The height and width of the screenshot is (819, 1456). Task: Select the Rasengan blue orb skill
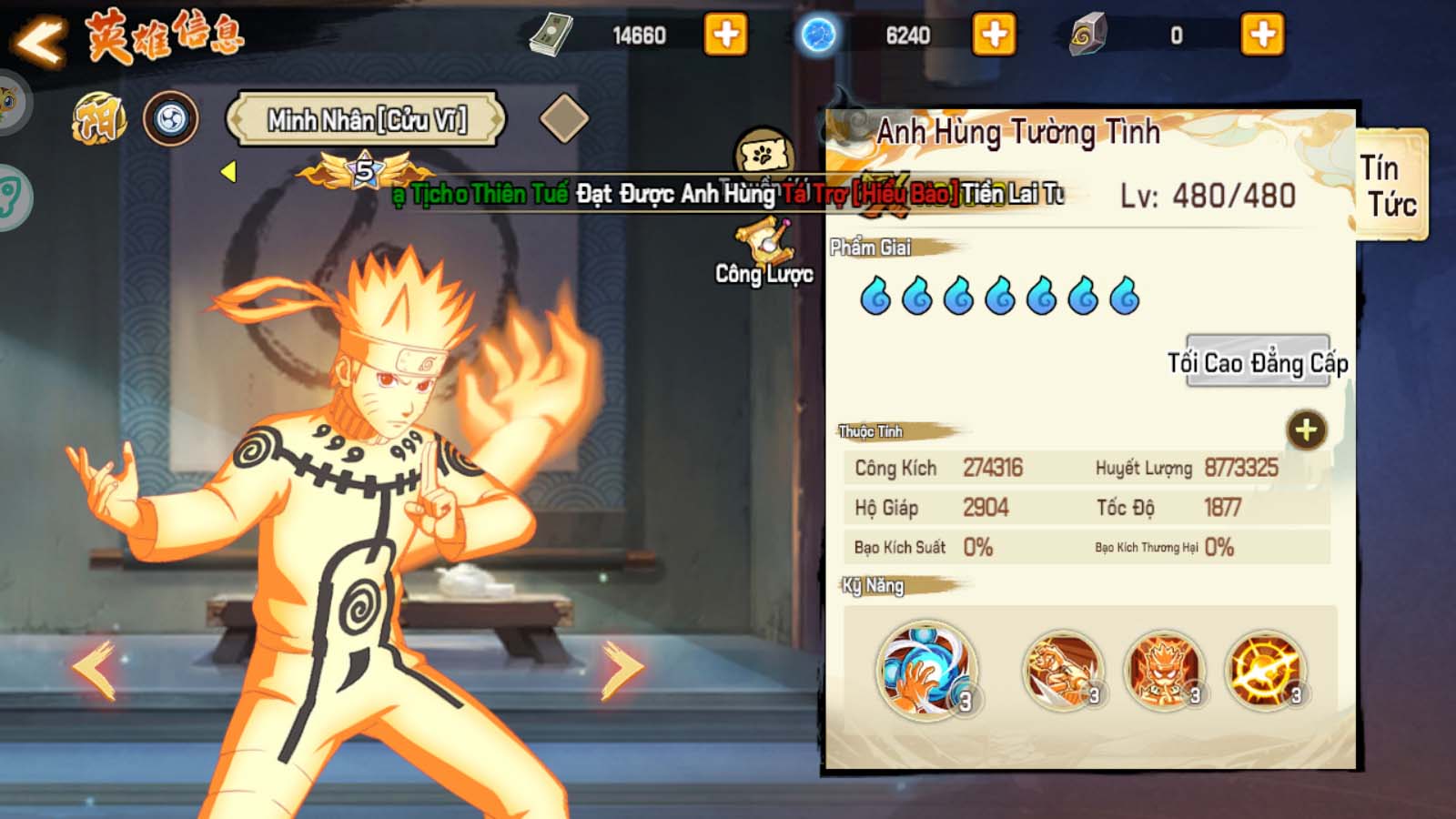tap(925, 670)
